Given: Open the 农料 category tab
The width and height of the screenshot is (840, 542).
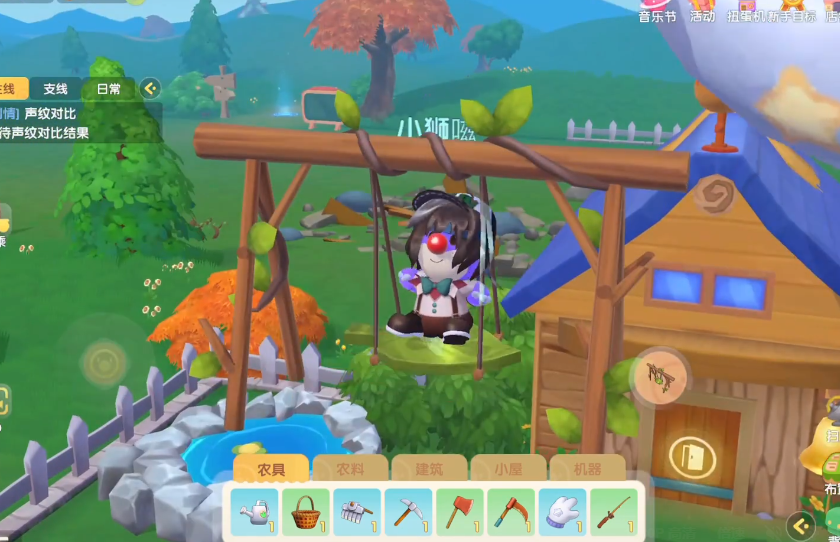Looking at the screenshot, I should point(350,469).
